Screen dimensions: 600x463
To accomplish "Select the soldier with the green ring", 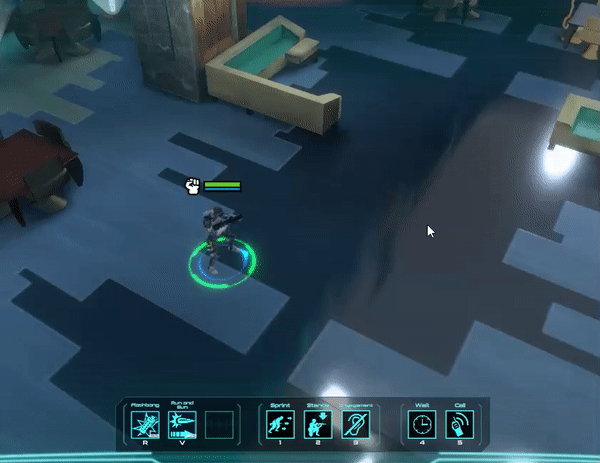I will coord(221,239).
